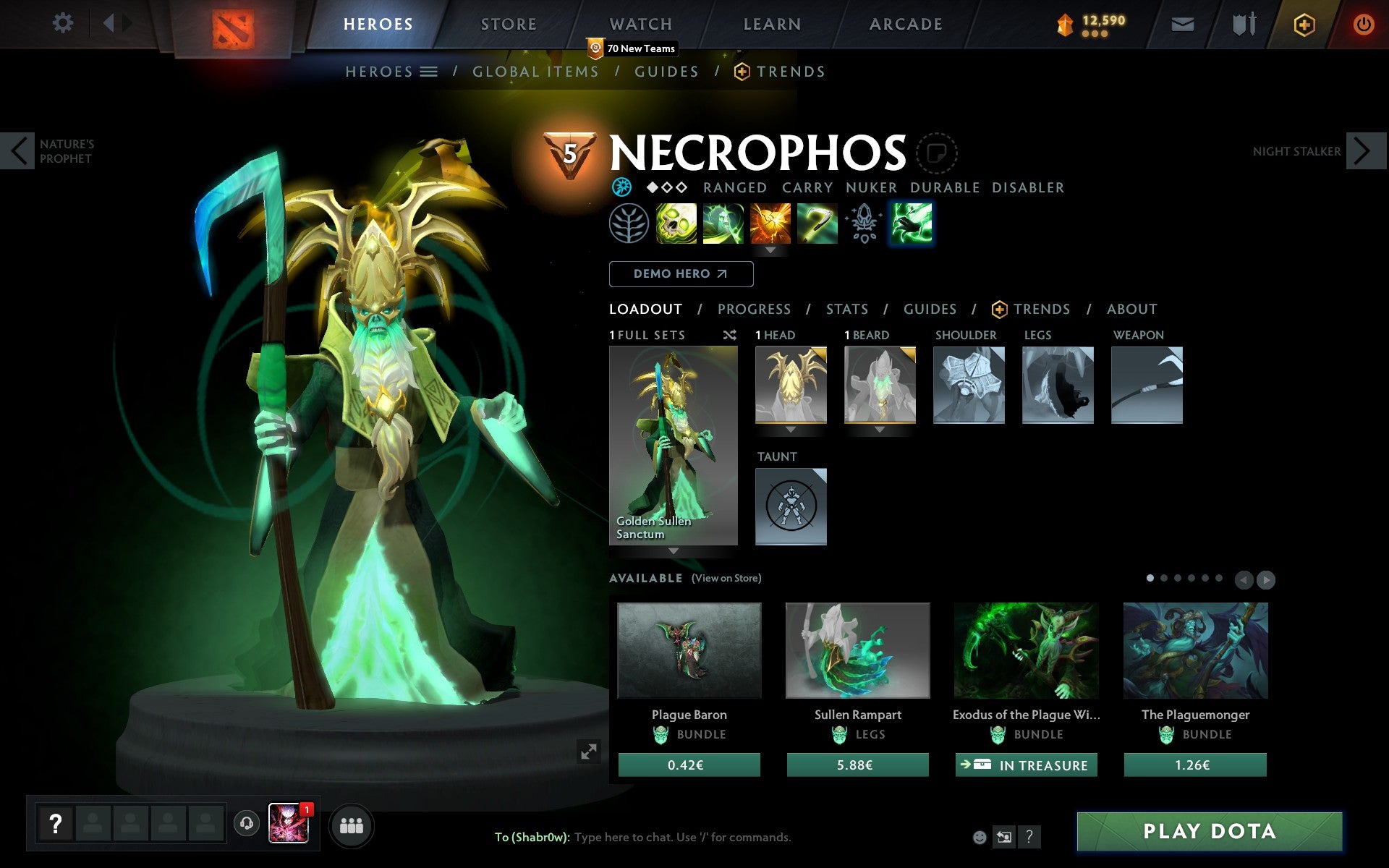The height and width of the screenshot is (868, 1389).
Task: Shuffle loadout using the shuffle icon
Action: click(x=730, y=335)
